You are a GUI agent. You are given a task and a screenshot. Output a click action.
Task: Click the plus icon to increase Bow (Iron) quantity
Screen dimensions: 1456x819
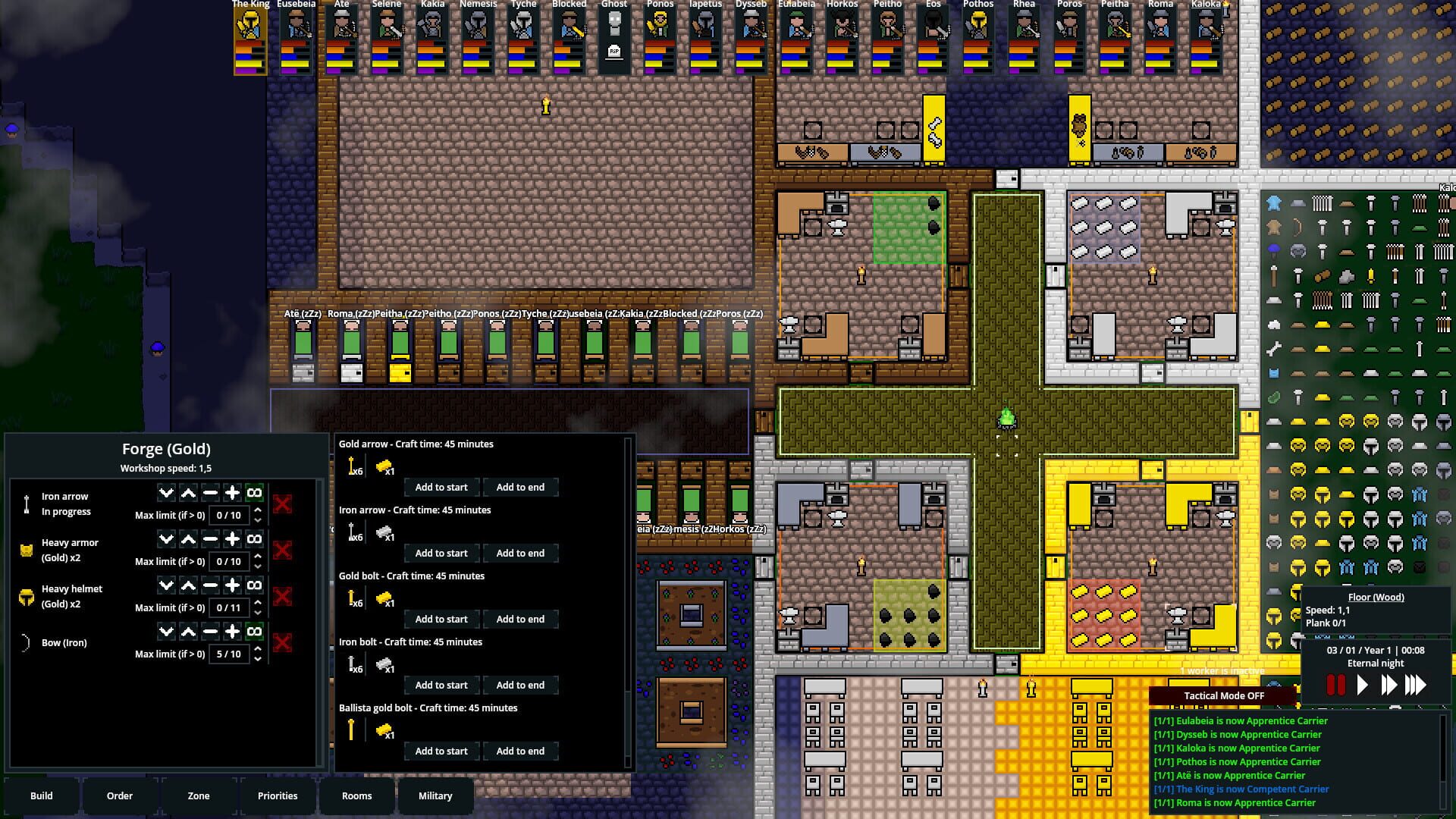point(232,630)
